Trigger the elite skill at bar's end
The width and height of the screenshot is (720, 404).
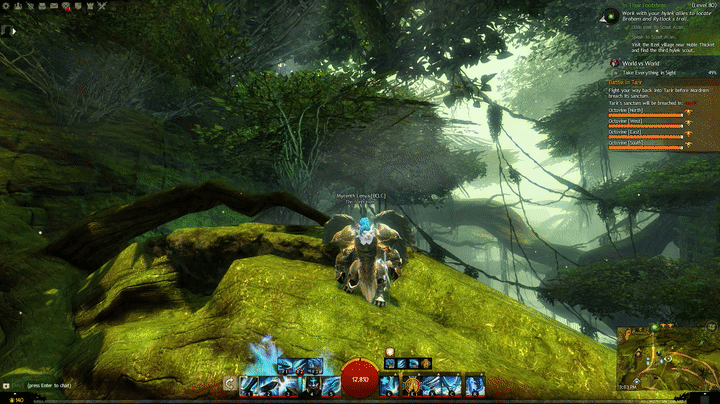pyautogui.click(x=474, y=383)
